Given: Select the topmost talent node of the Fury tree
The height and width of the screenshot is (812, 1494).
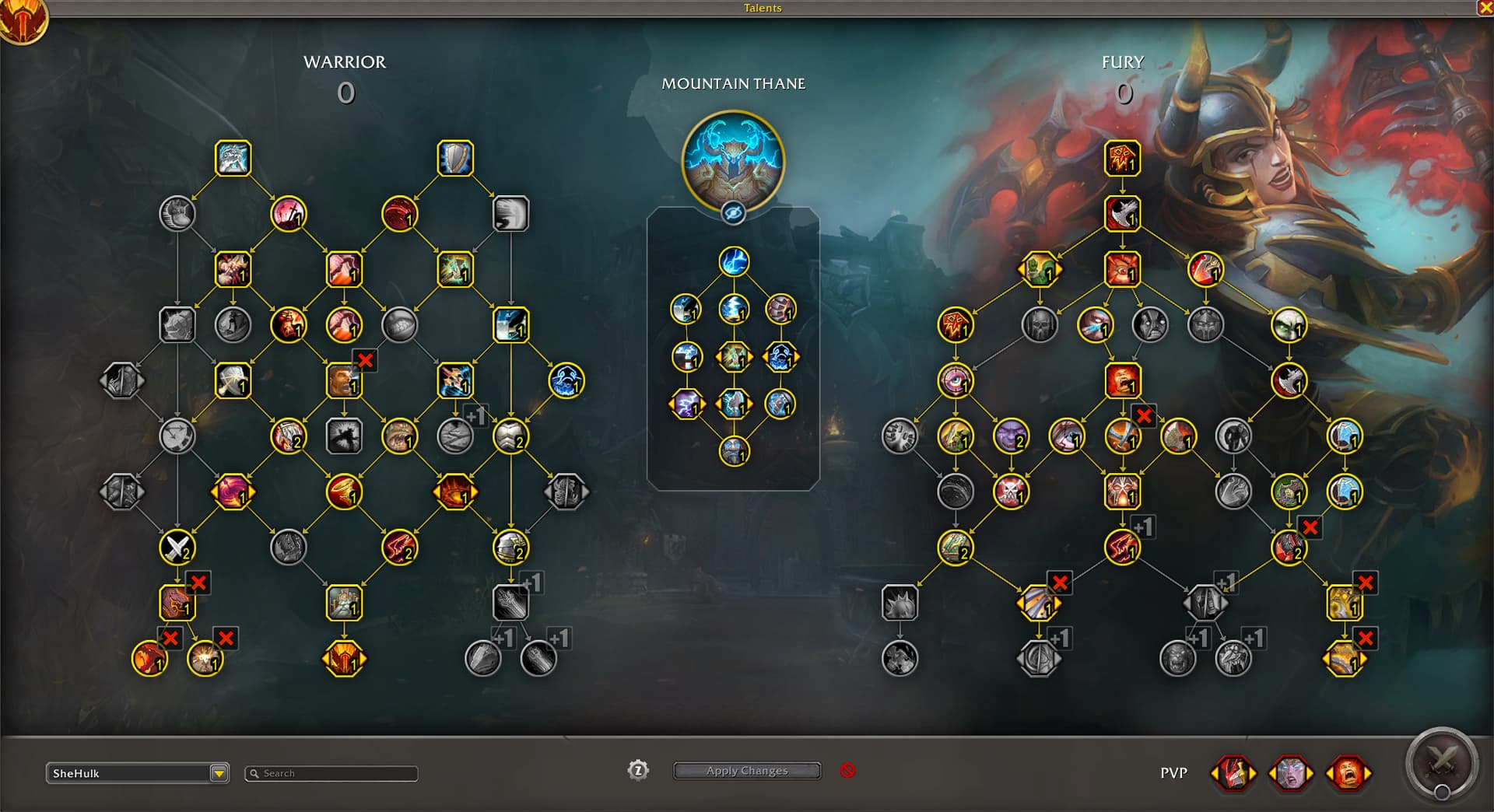Looking at the screenshot, I should pos(1122,159).
